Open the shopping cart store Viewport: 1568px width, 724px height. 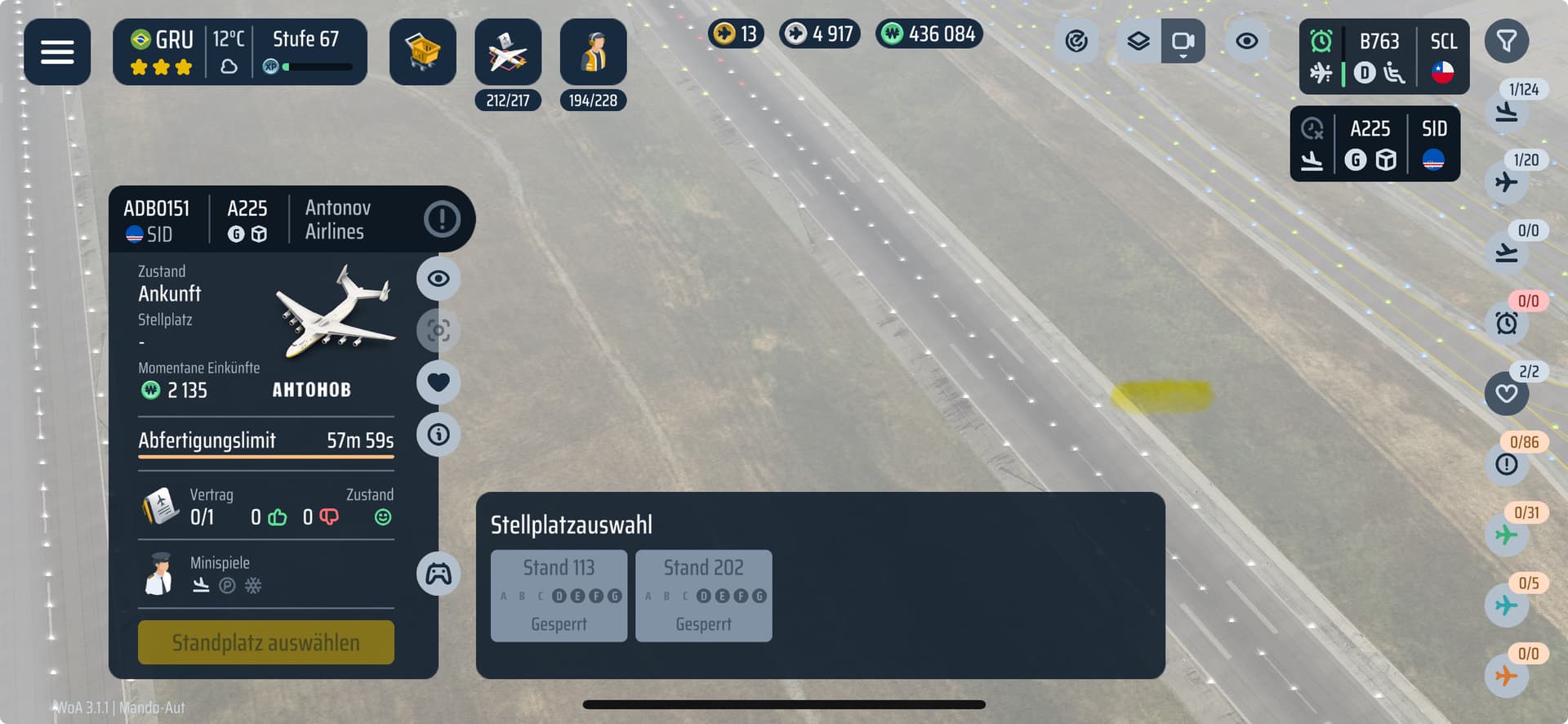(422, 52)
